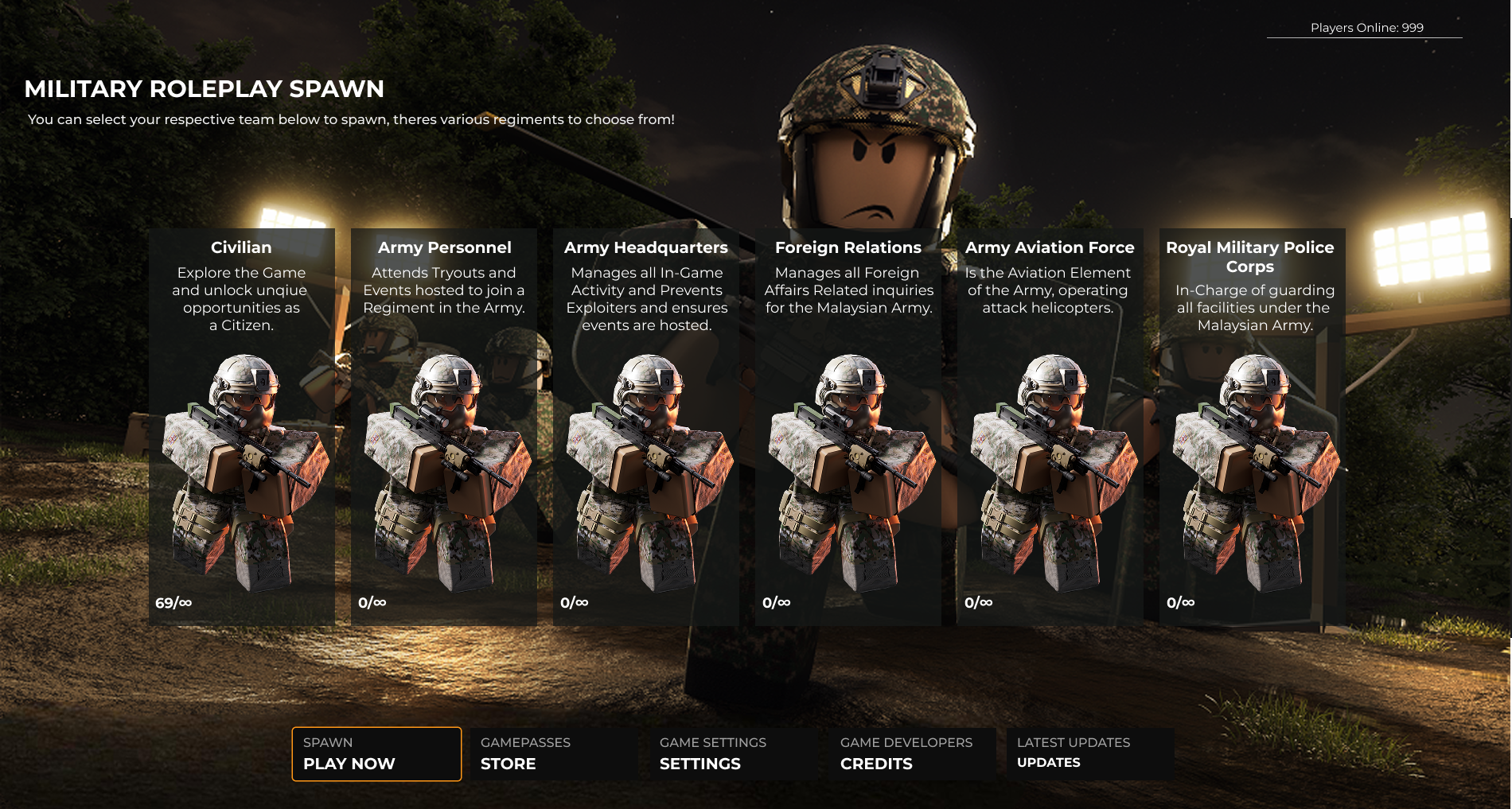This screenshot has width=1512, height=809.
Task: Select the Civilian team card
Action: (241, 426)
